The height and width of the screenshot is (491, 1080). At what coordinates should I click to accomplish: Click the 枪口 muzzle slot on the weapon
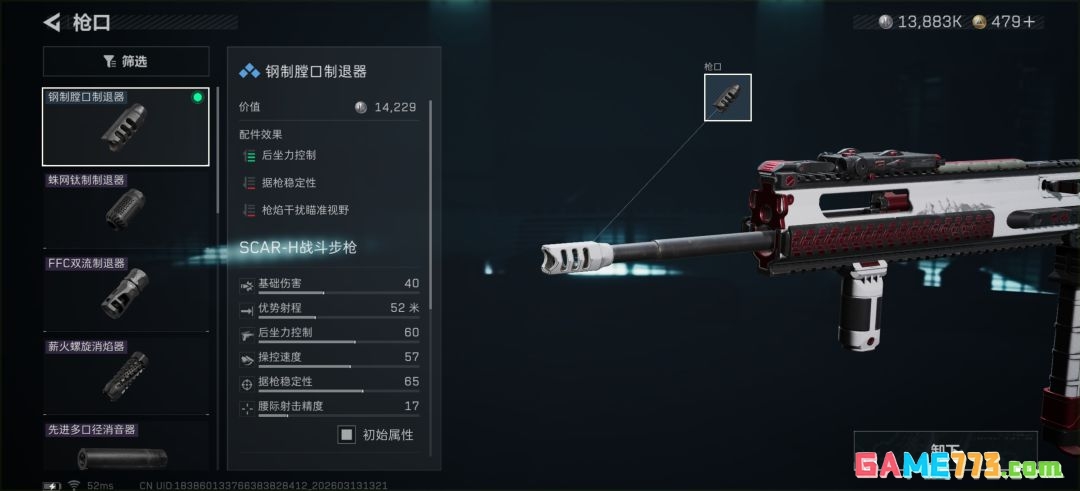coord(727,98)
